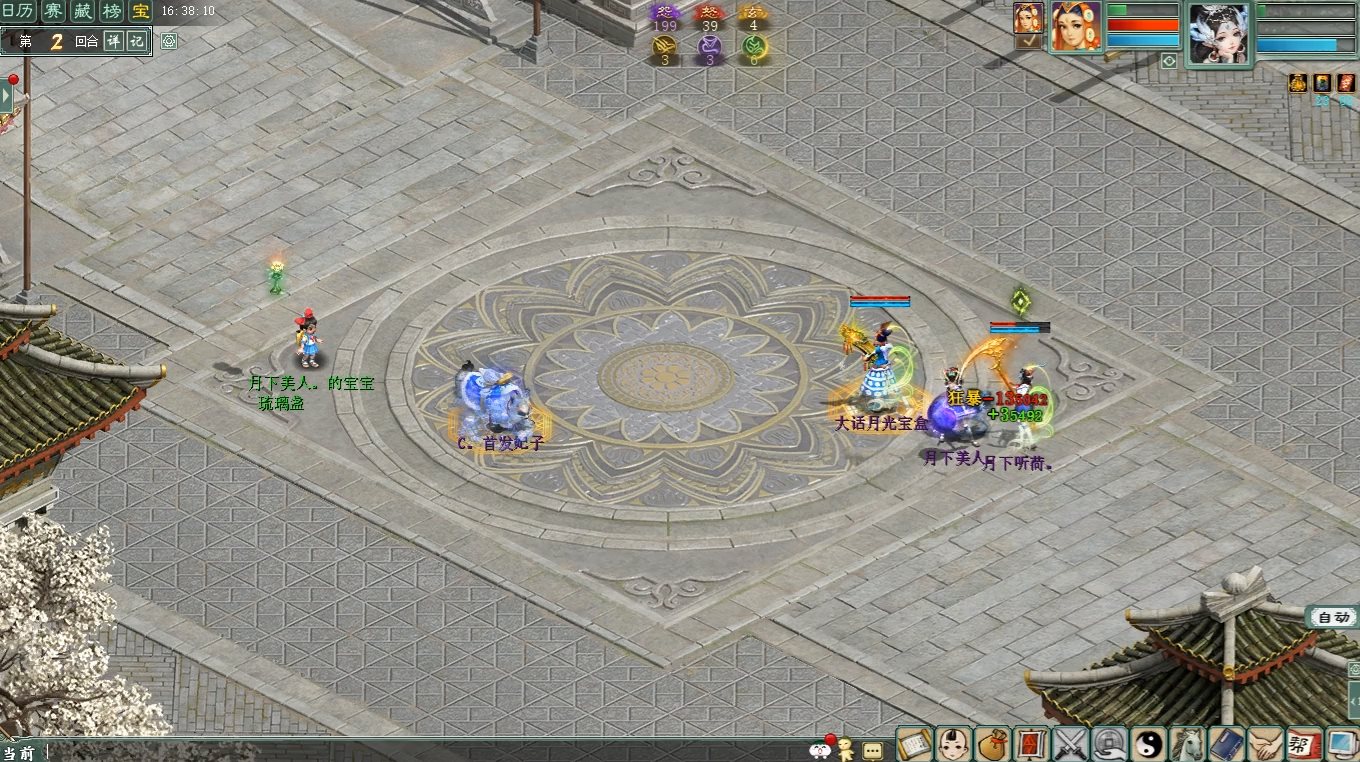Open the white horse mount icon
Screen dimensions: 1360x762
(x=1188, y=744)
